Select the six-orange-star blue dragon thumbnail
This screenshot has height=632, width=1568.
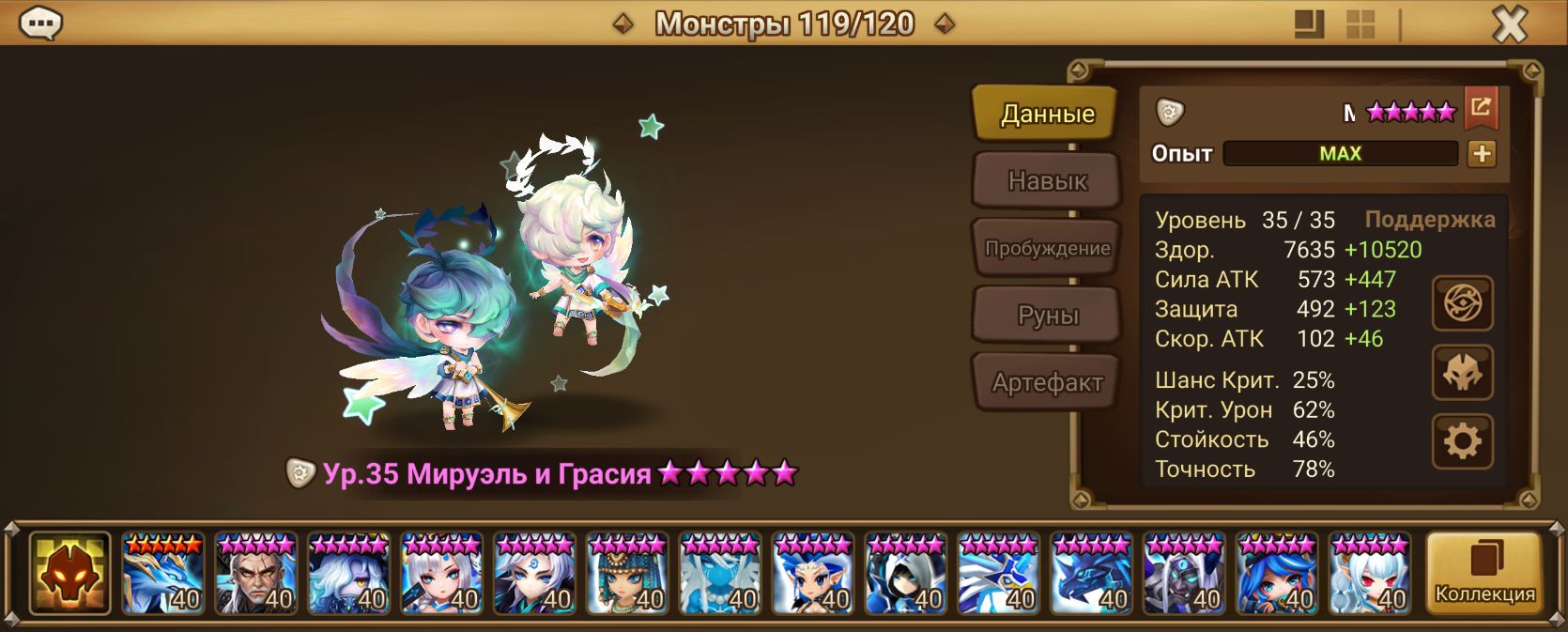pos(162,573)
